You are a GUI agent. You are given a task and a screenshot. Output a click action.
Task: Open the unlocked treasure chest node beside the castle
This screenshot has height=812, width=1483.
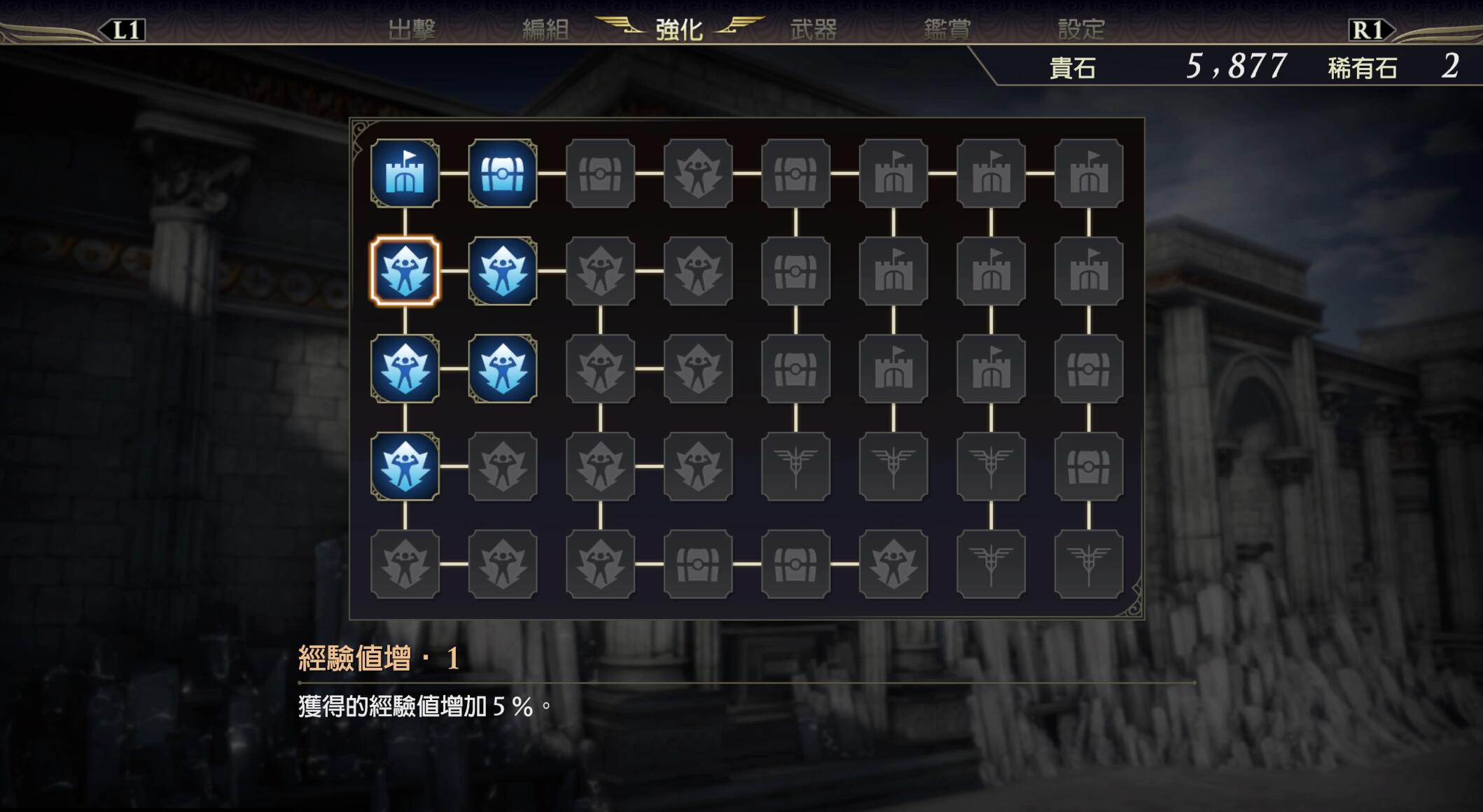[x=503, y=174]
